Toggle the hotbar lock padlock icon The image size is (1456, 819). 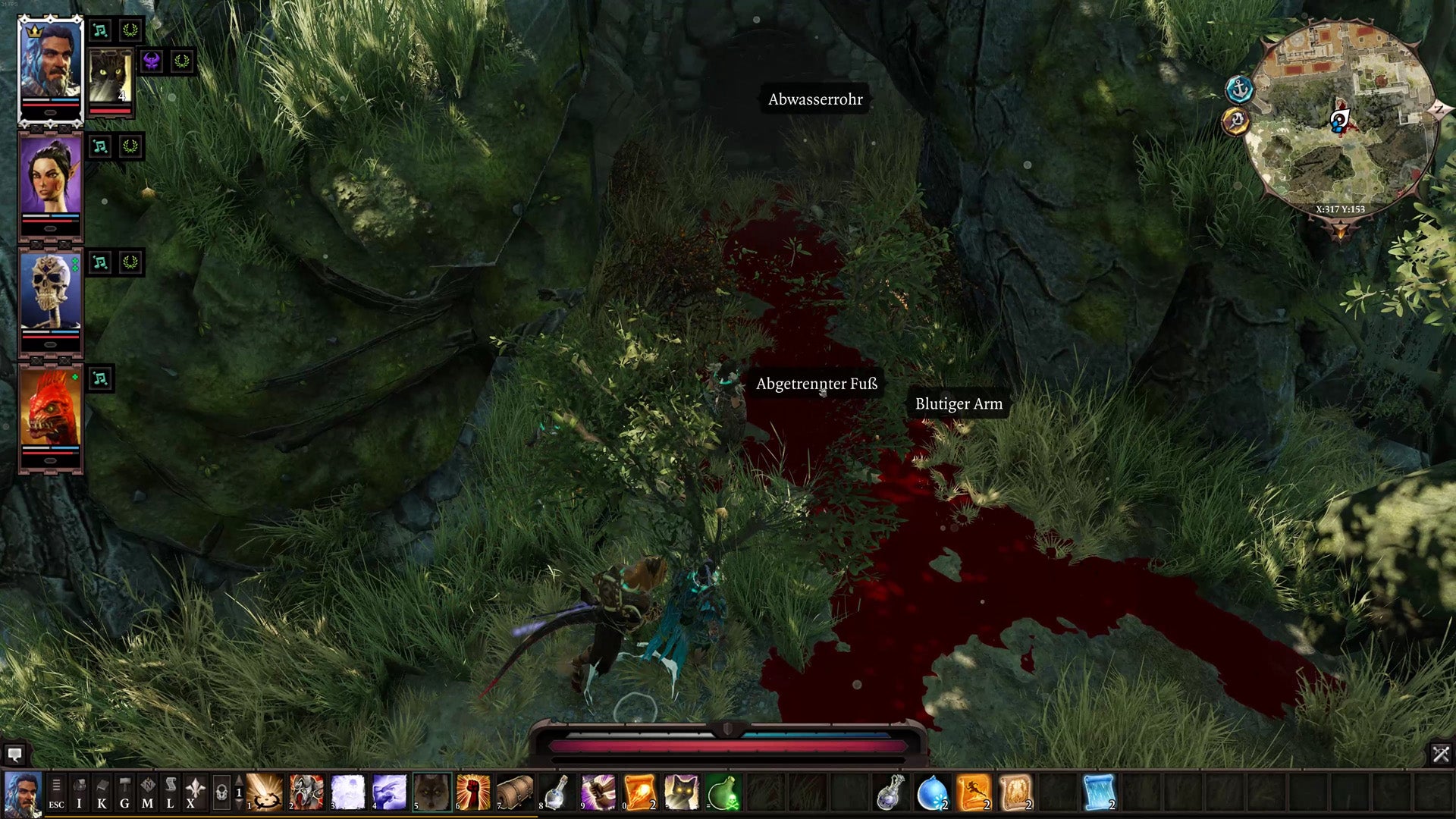(x=220, y=791)
